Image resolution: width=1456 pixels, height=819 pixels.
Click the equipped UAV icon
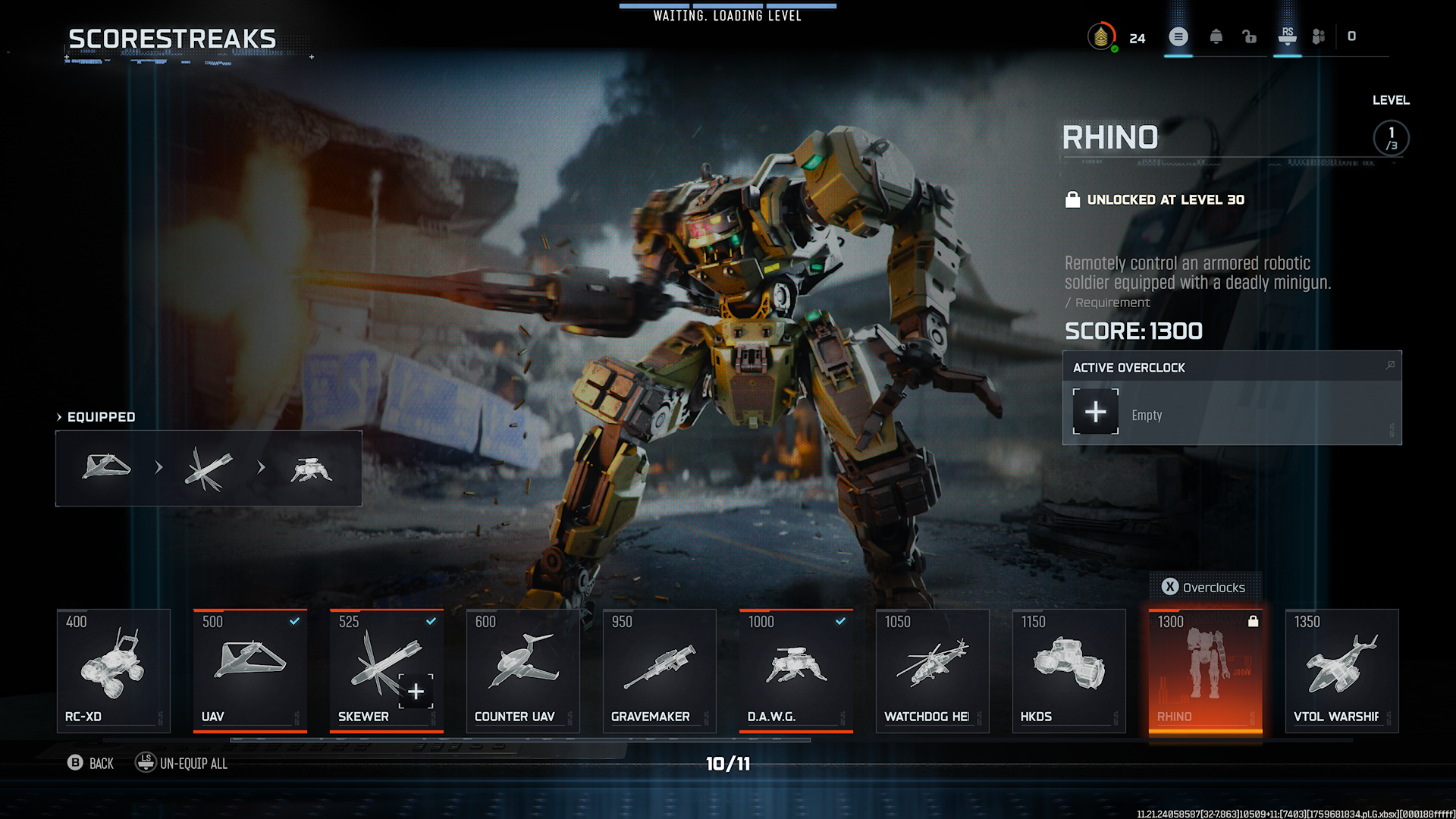point(106,467)
